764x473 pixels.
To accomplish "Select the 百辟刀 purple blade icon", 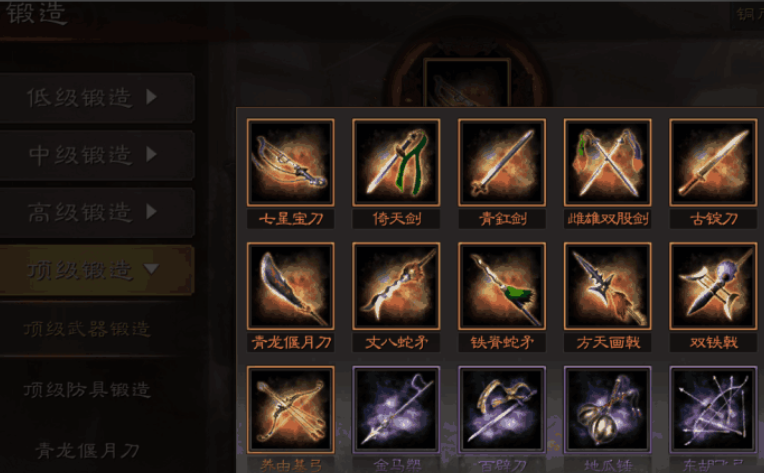I will [502, 410].
